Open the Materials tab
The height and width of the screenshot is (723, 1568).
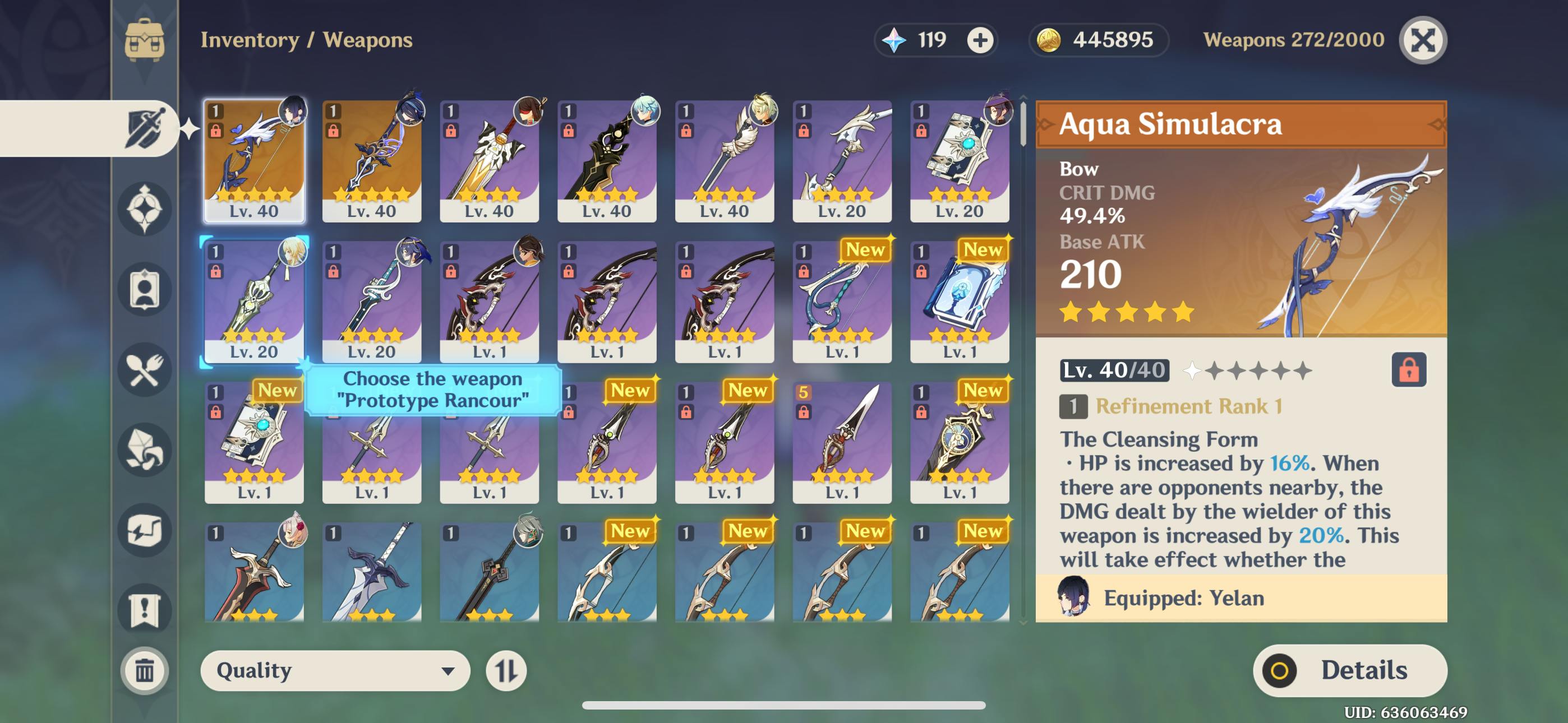(144, 449)
